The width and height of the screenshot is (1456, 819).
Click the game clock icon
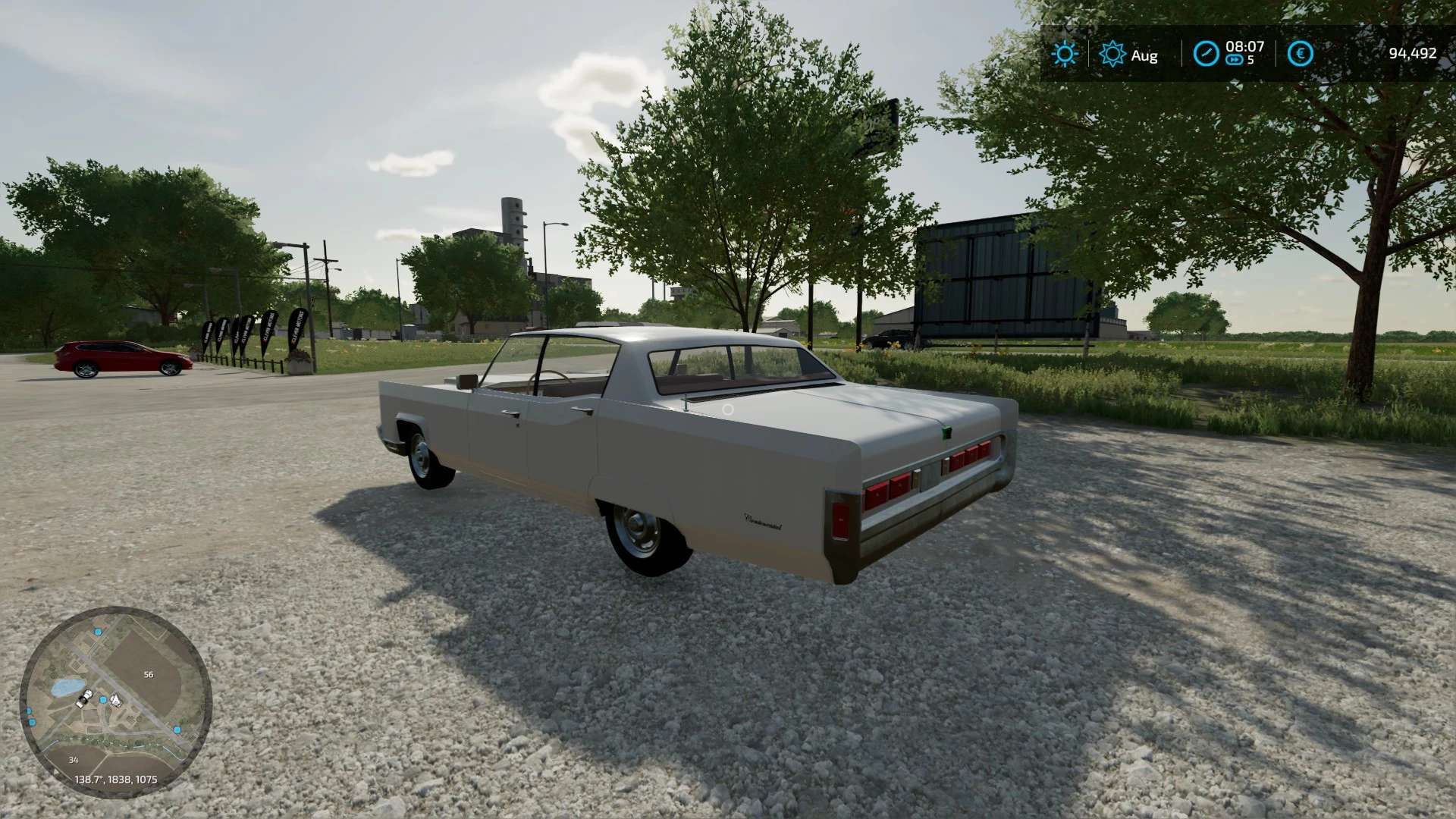point(1205,54)
